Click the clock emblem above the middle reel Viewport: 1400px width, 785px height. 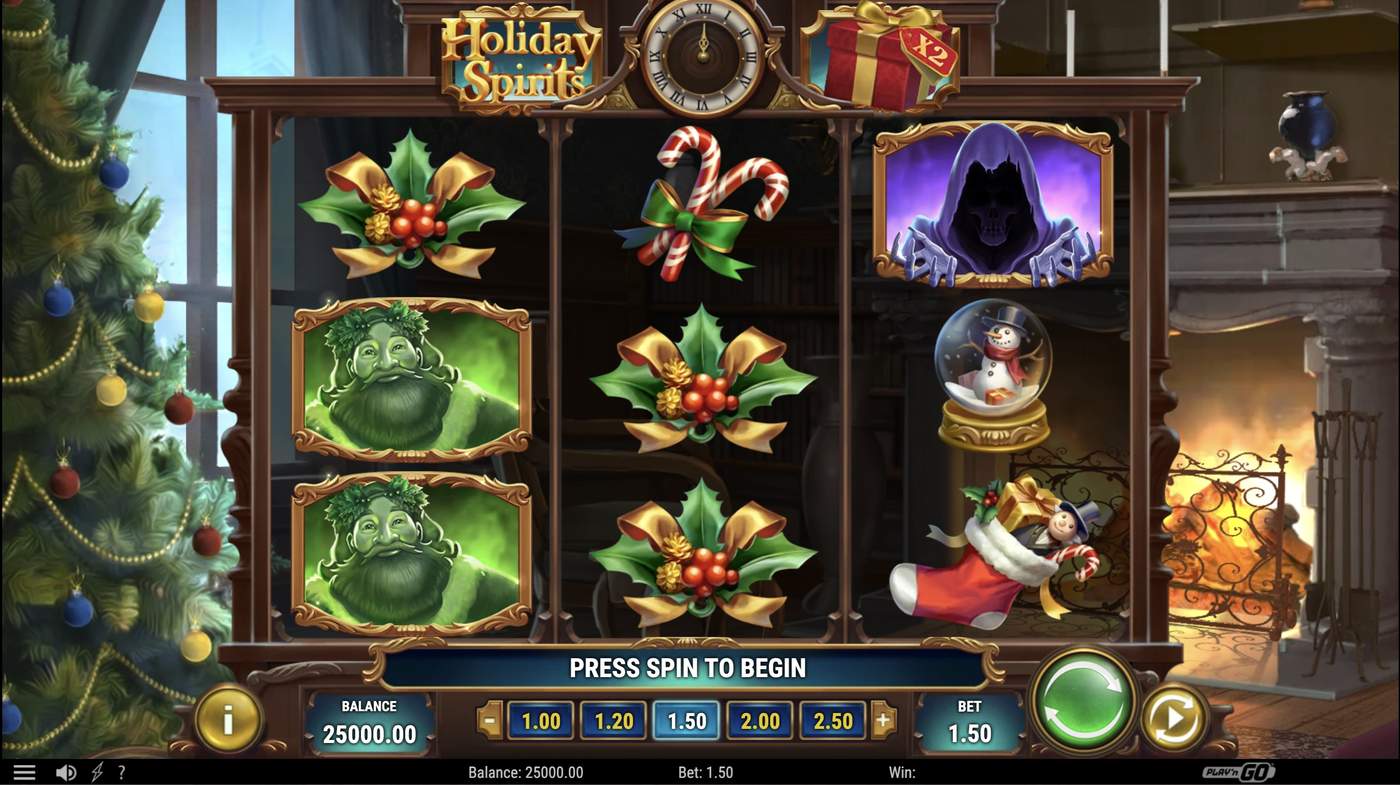point(702,55)
